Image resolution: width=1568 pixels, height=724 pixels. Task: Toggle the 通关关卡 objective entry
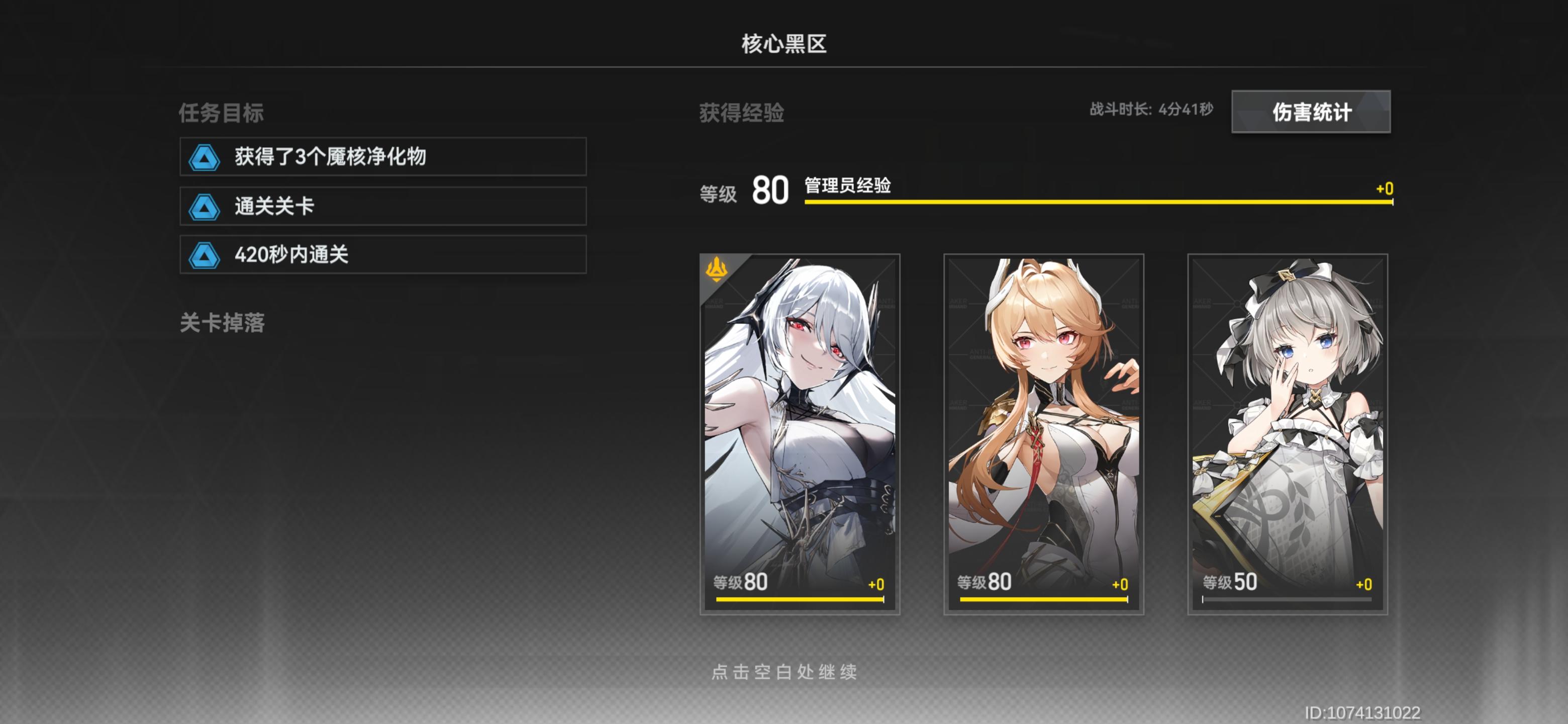pyautogui.click(x=382, y=206)
